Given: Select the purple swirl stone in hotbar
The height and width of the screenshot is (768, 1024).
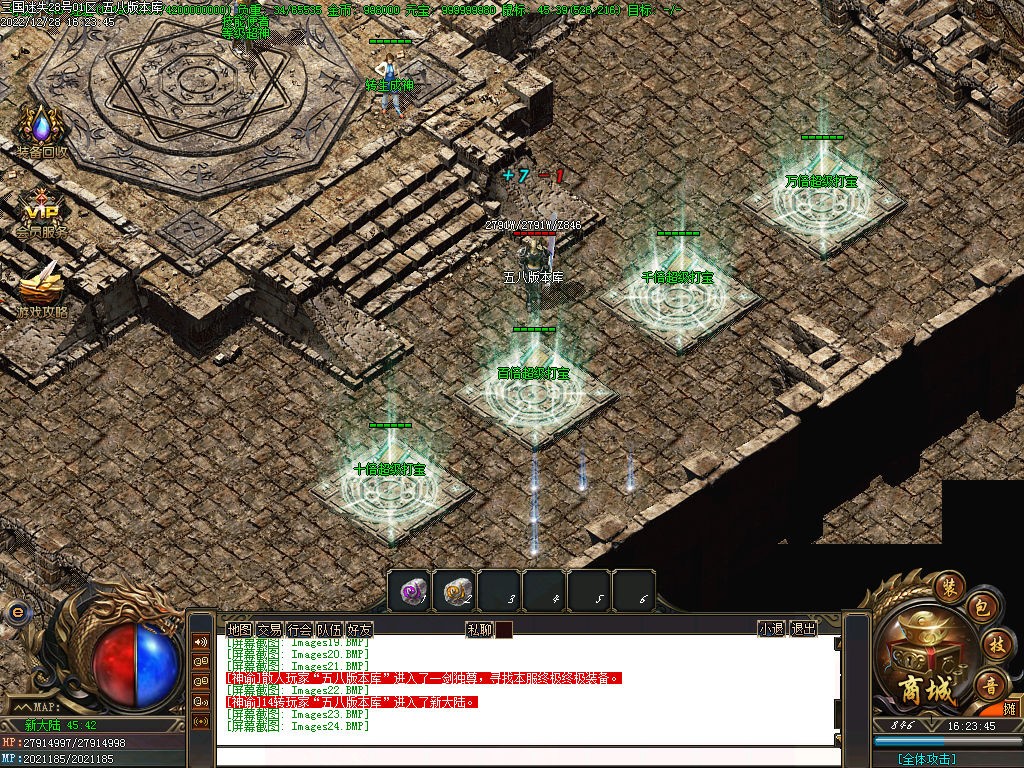Looking at the screenshot, I should 411,591.
